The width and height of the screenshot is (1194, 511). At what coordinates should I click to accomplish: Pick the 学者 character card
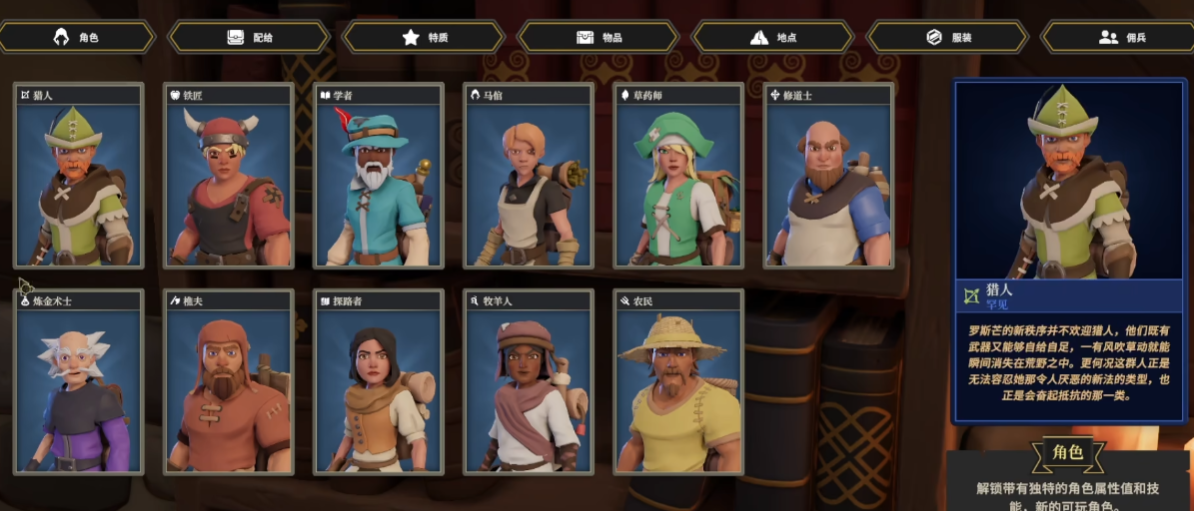(x=379, y=178)
